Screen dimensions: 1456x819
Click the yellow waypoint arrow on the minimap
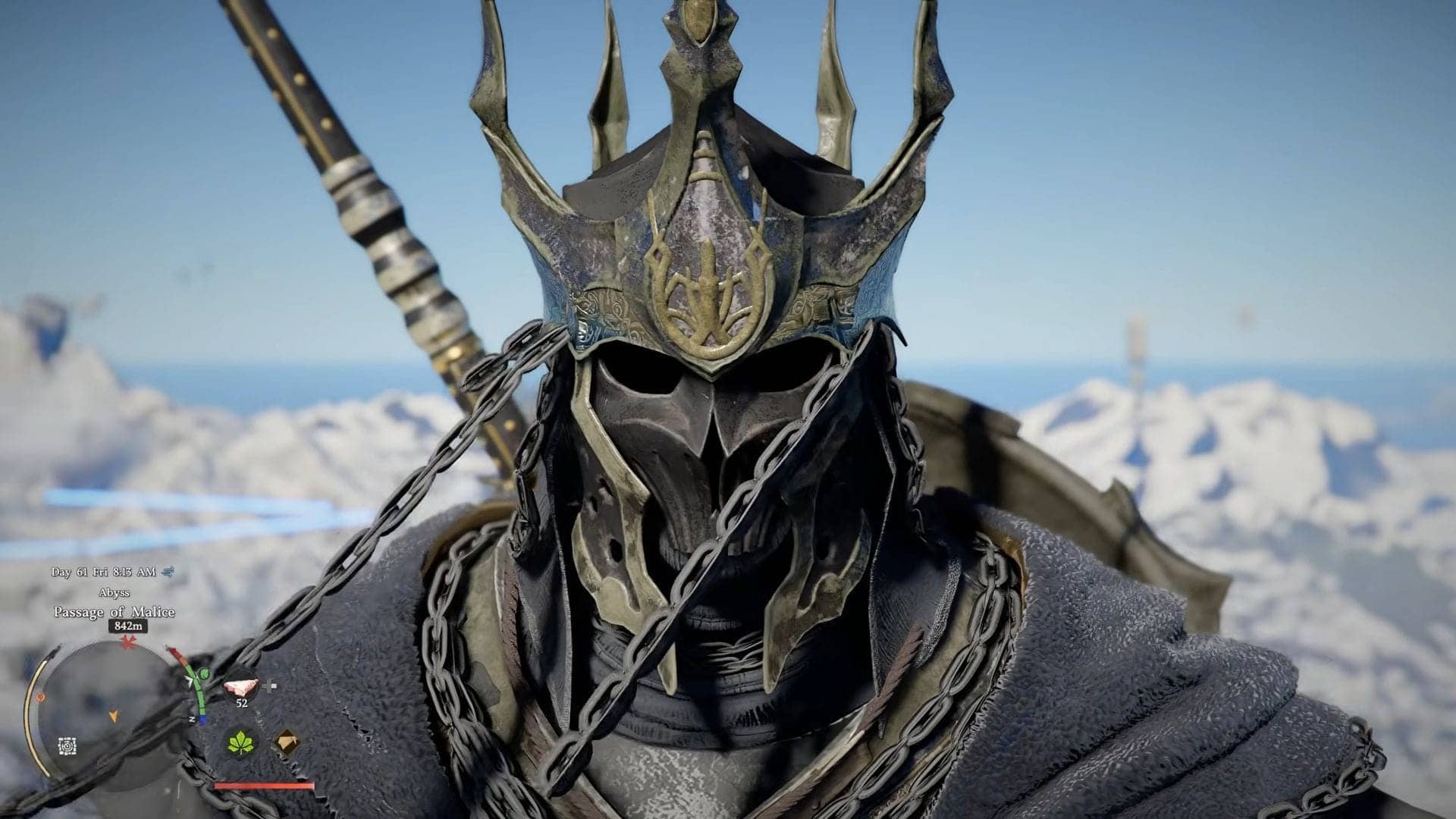tap(114, 714)
